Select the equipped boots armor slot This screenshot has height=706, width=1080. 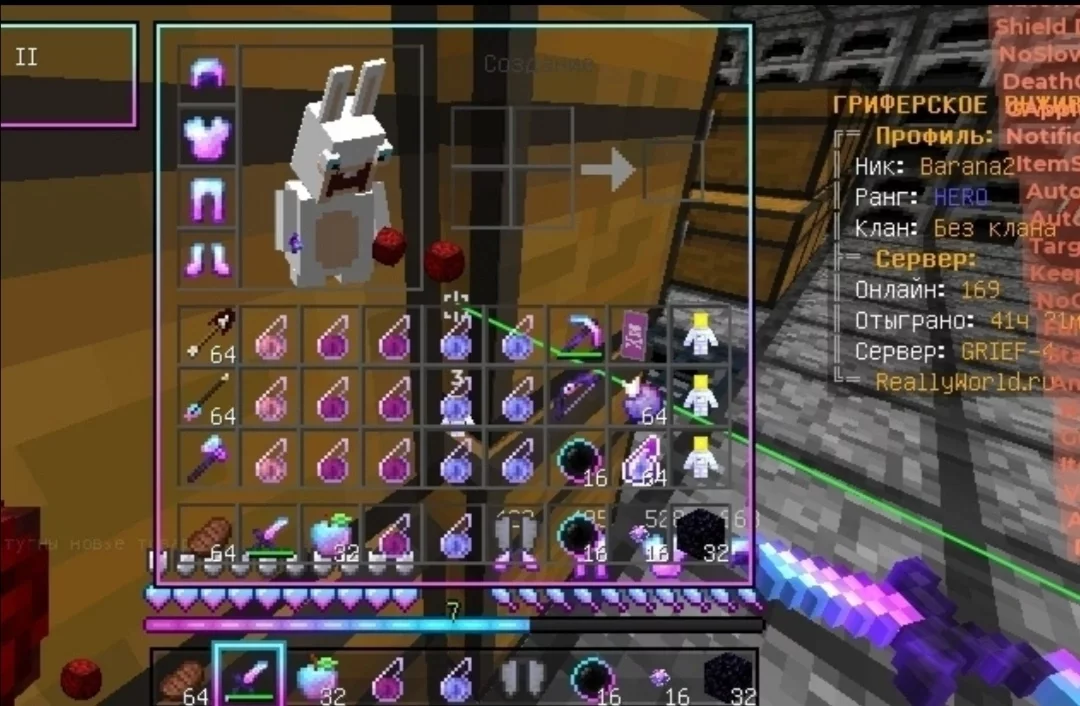click(209, 259)
